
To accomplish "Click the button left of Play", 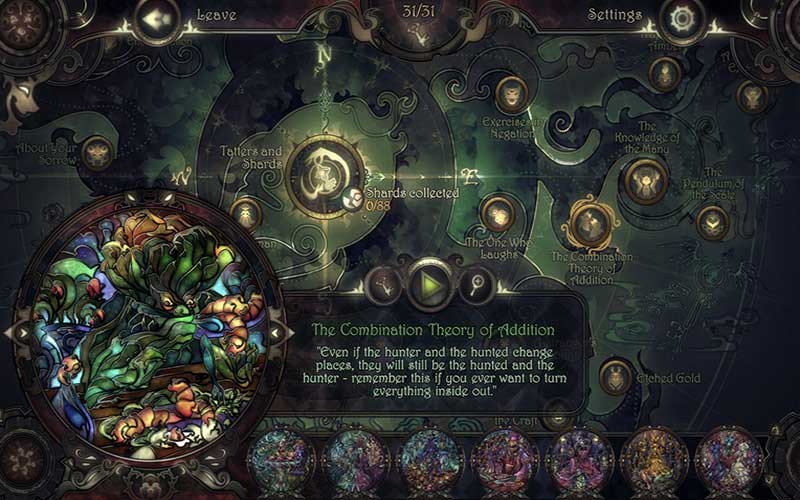I will (383, 286).
